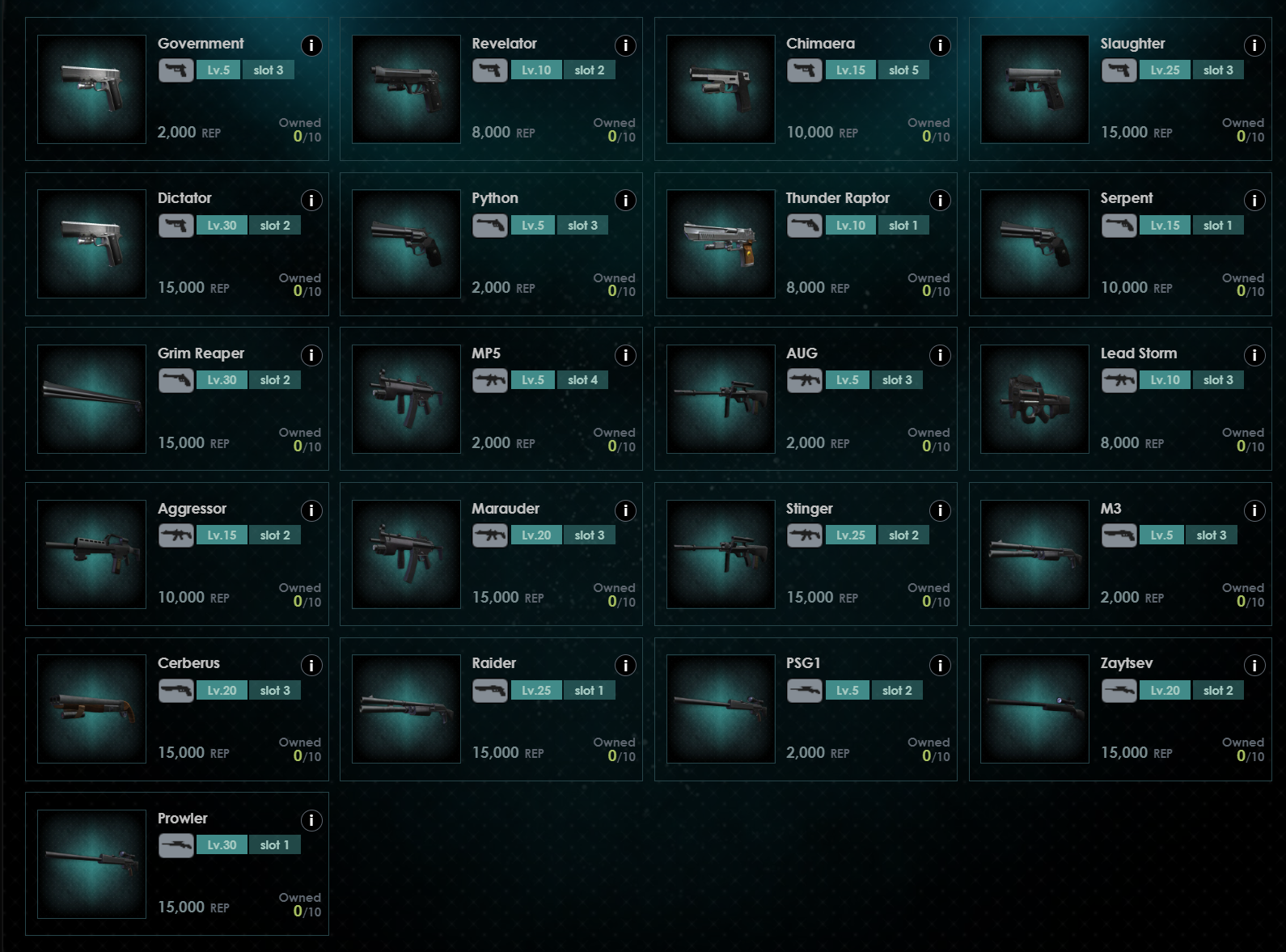Select the SMG icon on the MP5 card
Viewport: 1286px width, 952px height.
[x=491, y=379]
